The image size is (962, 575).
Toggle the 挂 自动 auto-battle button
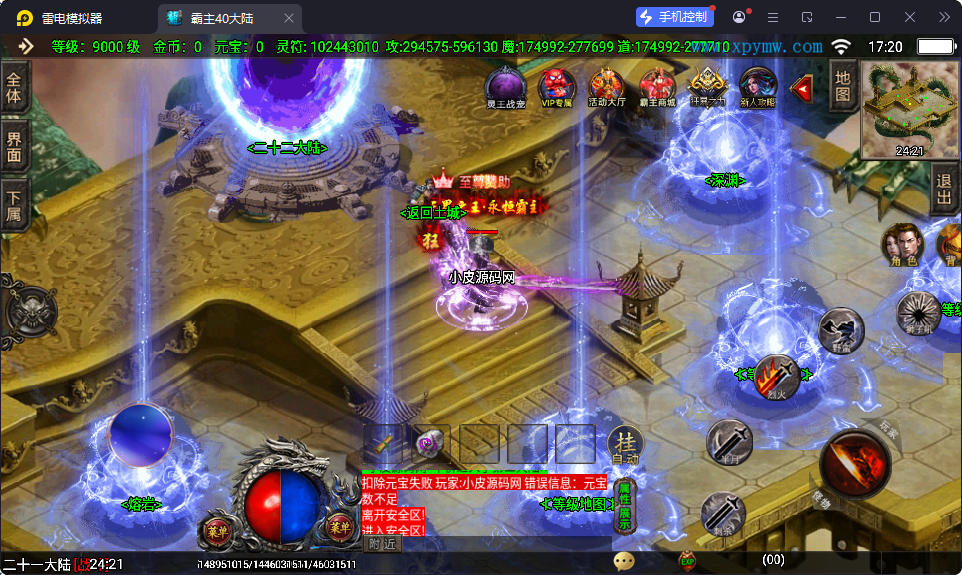(x=626, y=445)
